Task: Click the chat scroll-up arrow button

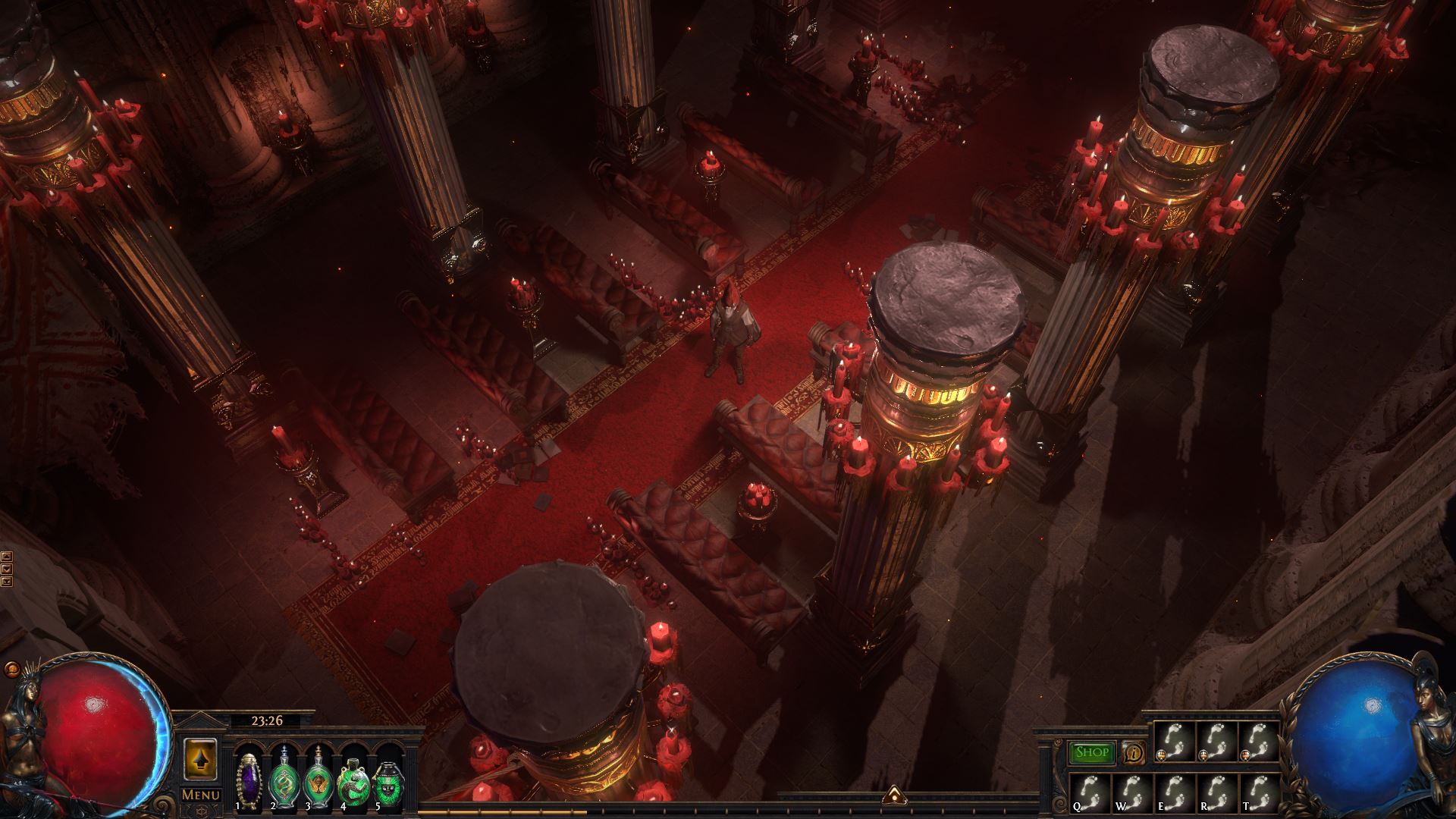Action: tap(7, 556)
